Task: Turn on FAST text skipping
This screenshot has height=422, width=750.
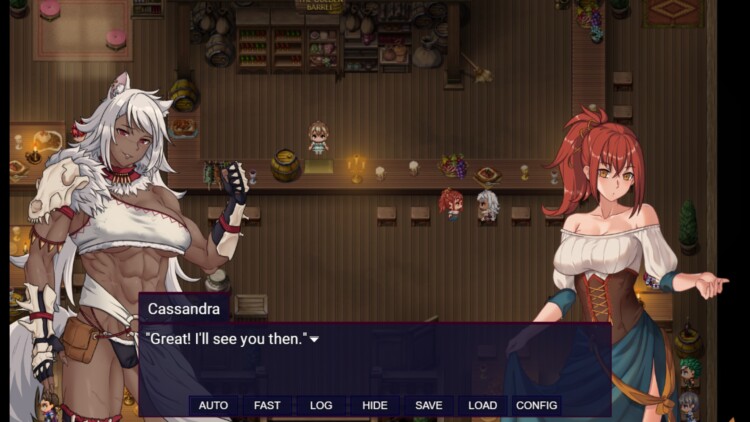Action: click(x=267, y=405)
